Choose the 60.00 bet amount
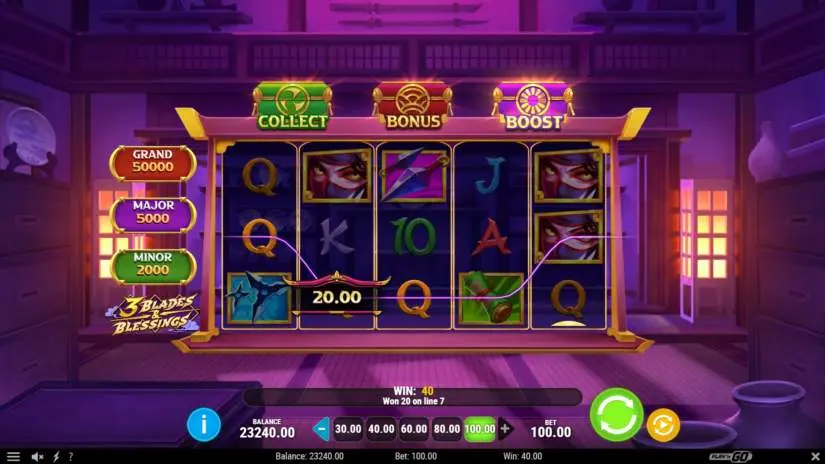This screenshot has width=825, height=464. point(414,429)
